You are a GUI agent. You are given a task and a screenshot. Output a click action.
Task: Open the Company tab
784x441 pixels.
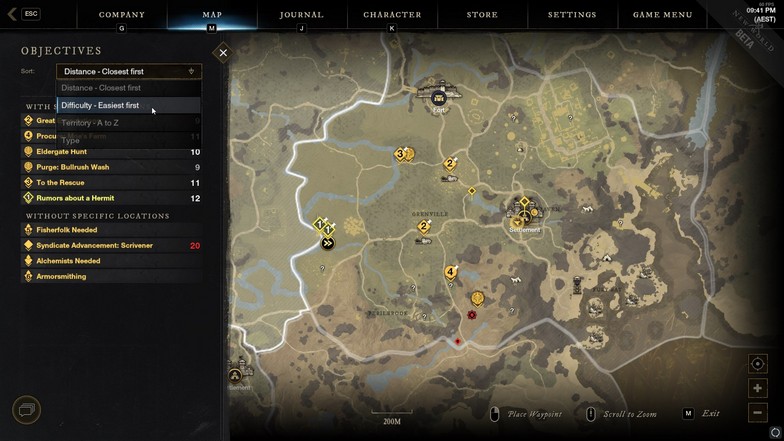coord(122,15)
